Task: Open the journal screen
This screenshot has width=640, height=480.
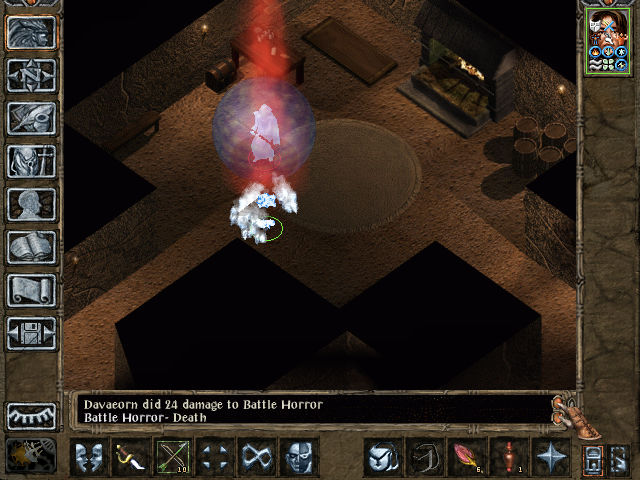Action: [x=31, y=118]
